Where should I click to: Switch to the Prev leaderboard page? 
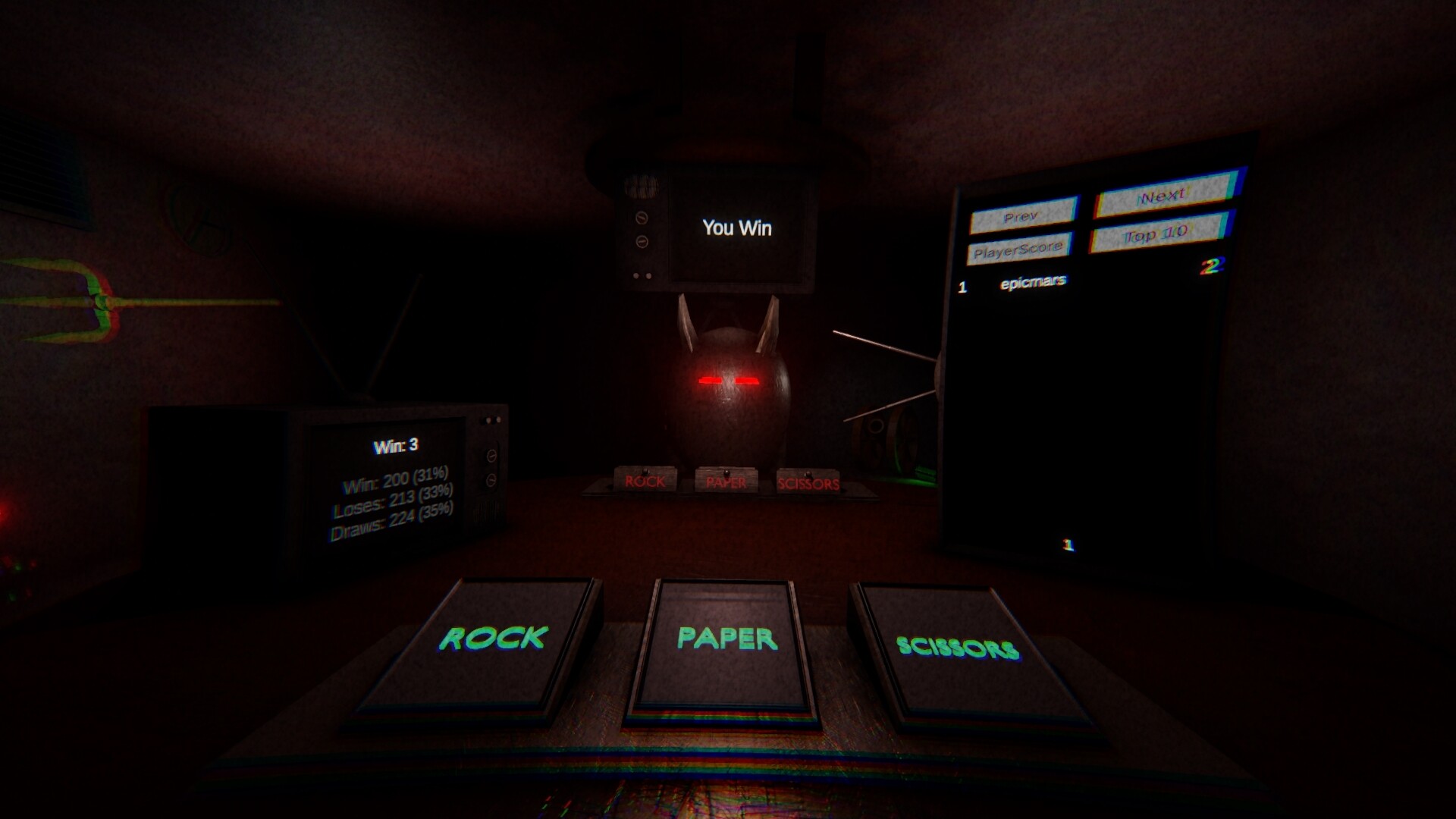coord(1024,215)
